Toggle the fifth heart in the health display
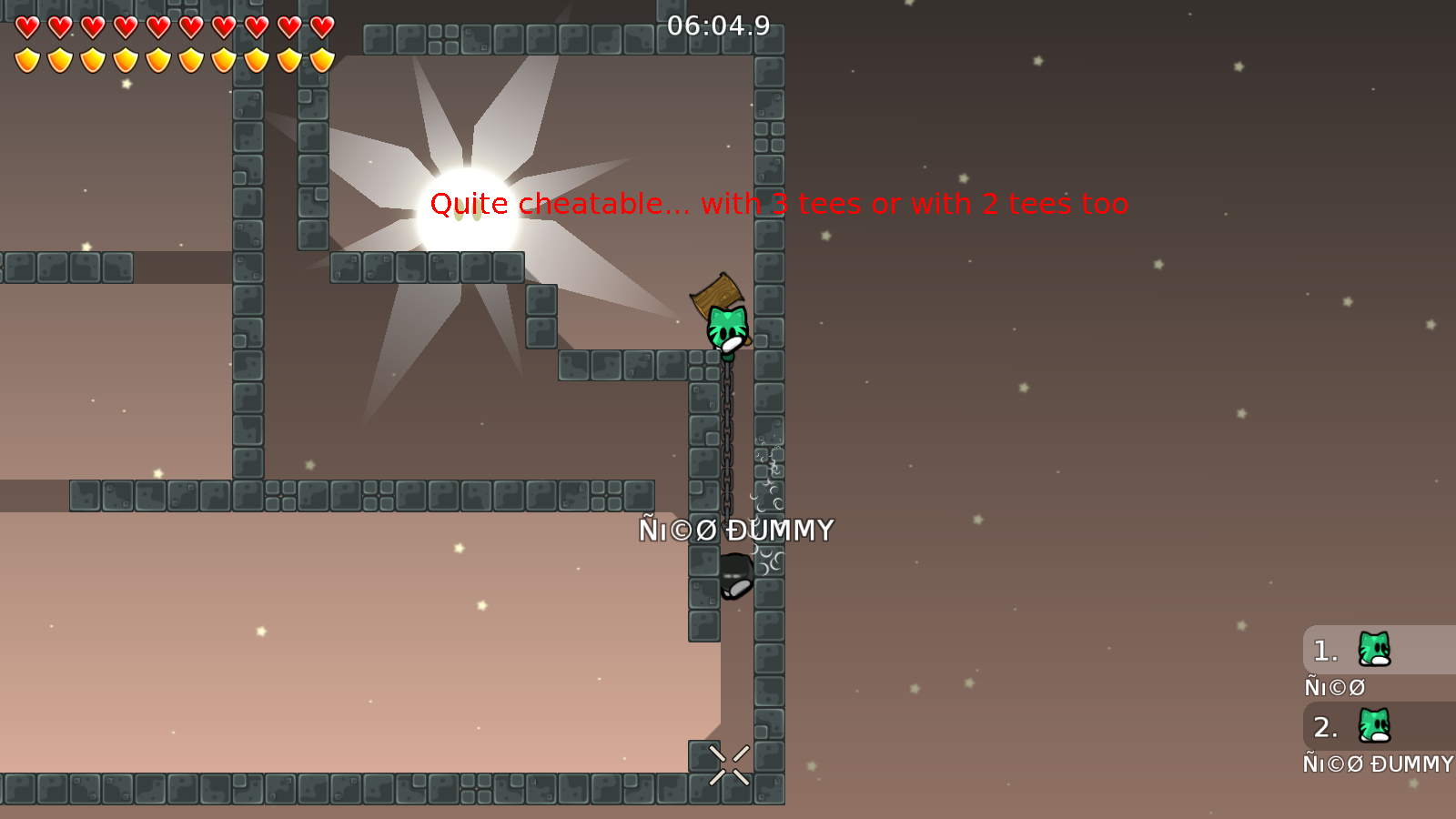The width and height of the screenshot is (1456, 819). pyautogui.click(x=158, y=27)
